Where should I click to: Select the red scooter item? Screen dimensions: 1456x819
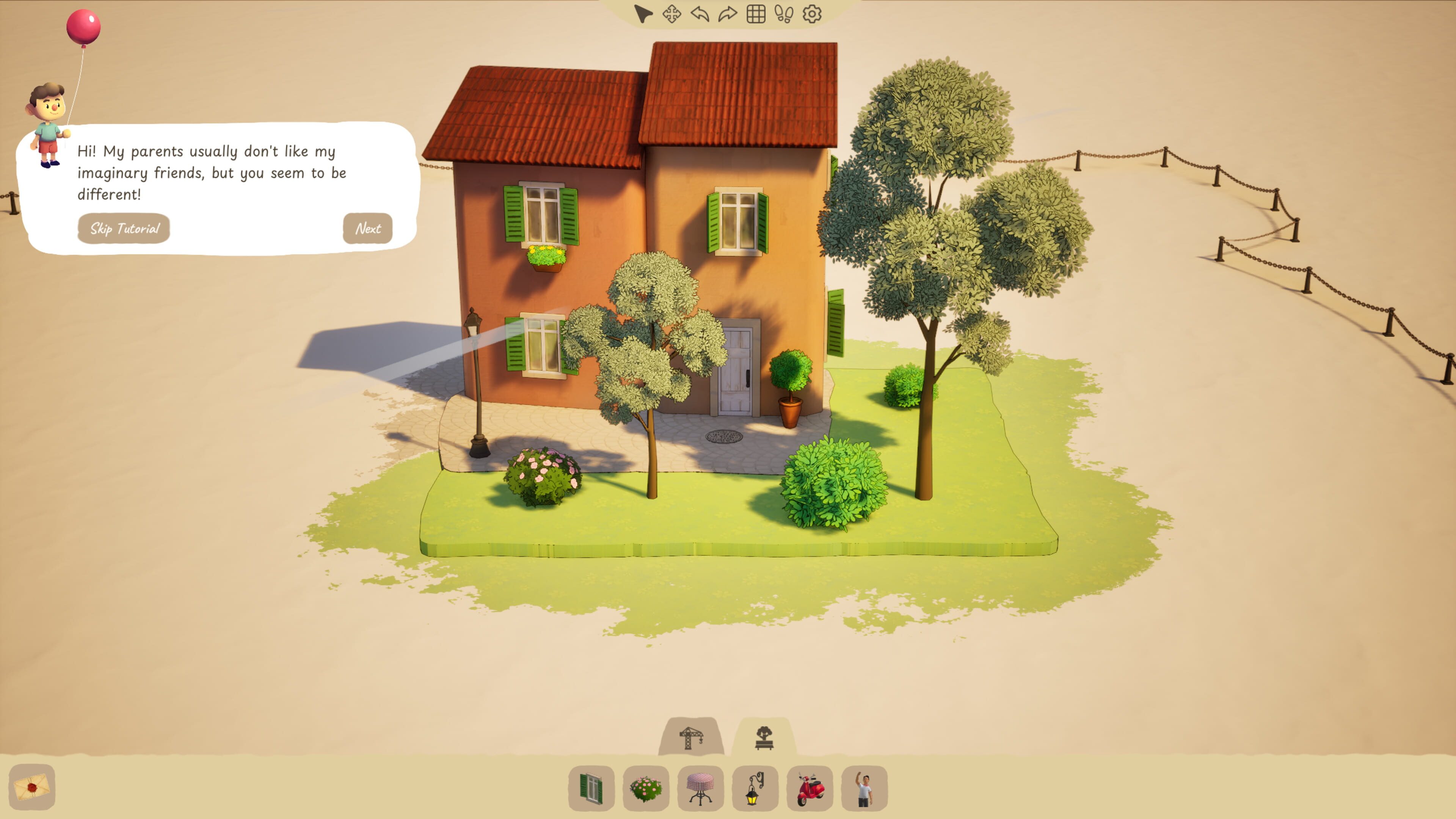[810, 788]
